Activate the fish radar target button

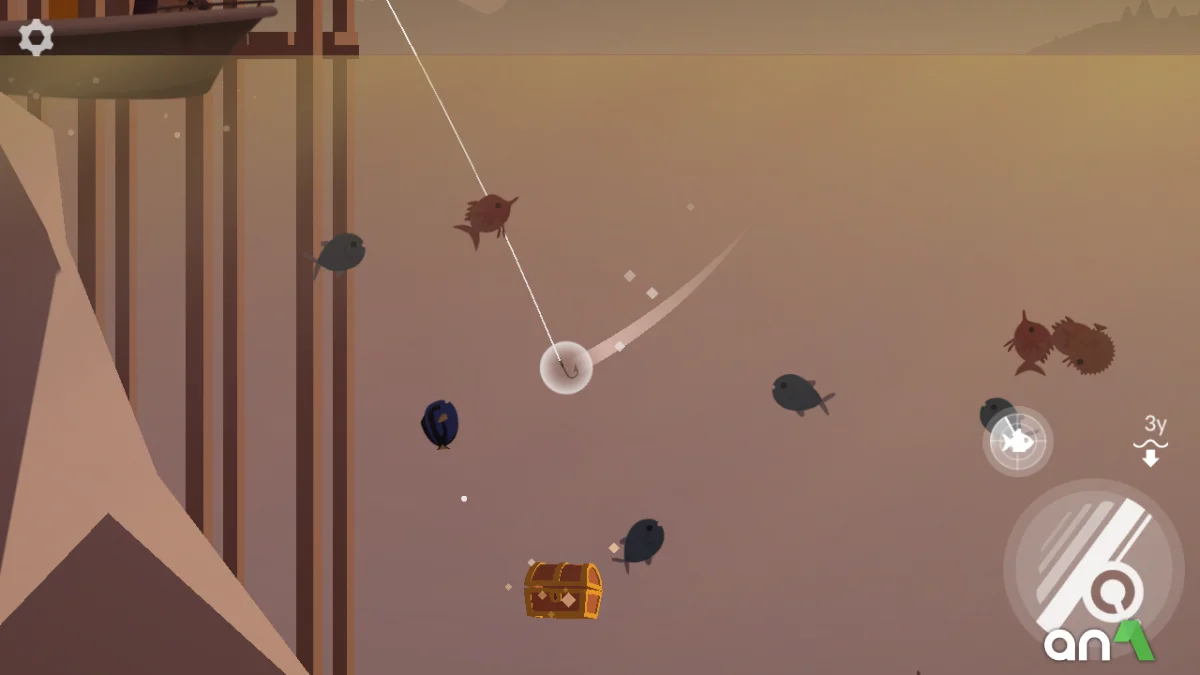pyautogui.click(x=1017, y=441)
